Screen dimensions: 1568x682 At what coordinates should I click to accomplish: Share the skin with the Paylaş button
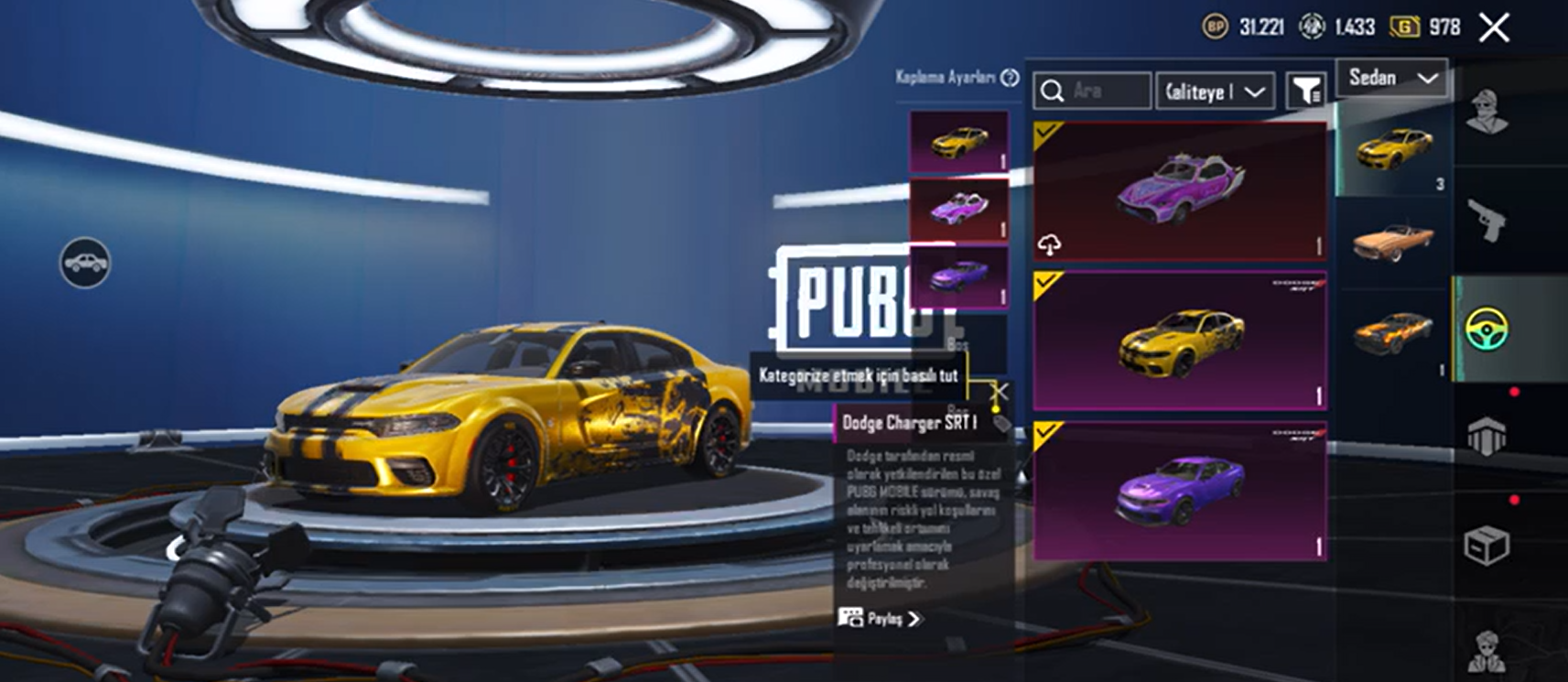(880, 619)
